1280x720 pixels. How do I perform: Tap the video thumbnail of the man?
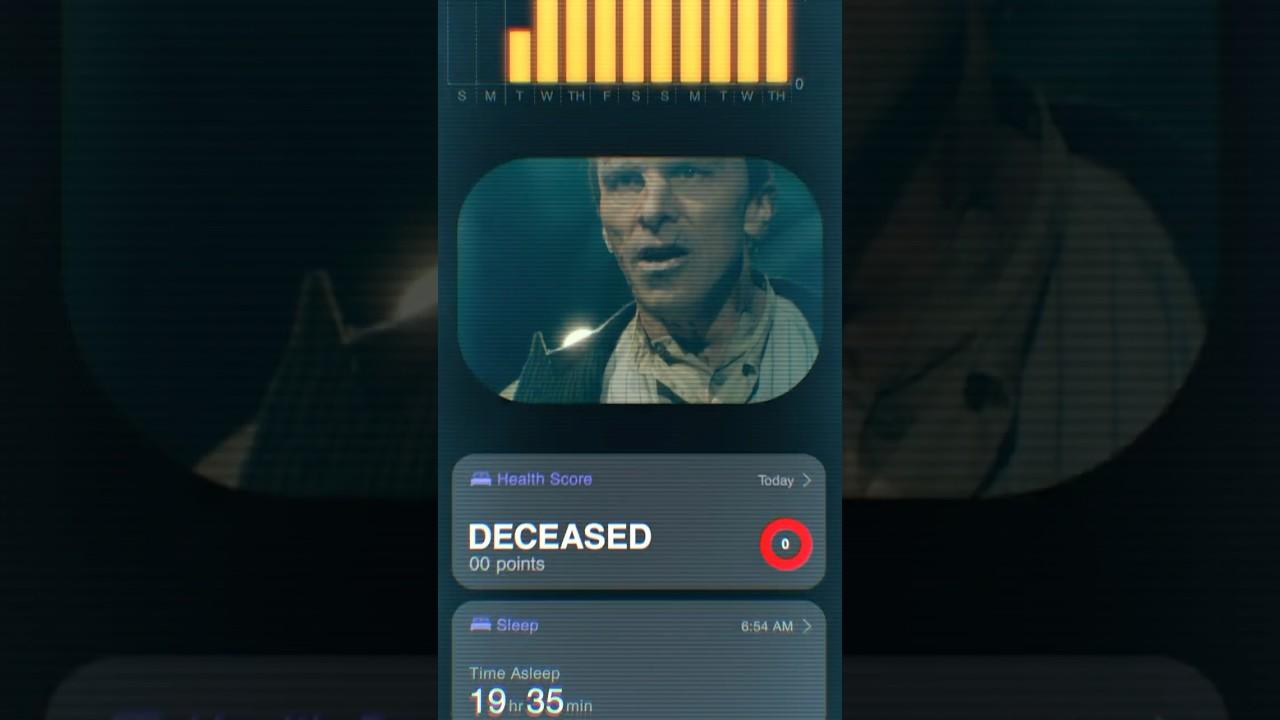[640, 280]
